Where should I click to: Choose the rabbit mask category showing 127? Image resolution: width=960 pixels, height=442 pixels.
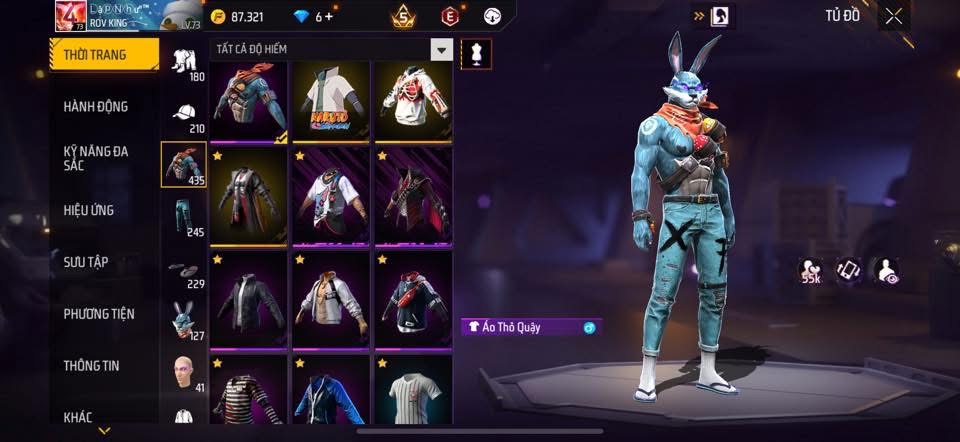[184, 323]
